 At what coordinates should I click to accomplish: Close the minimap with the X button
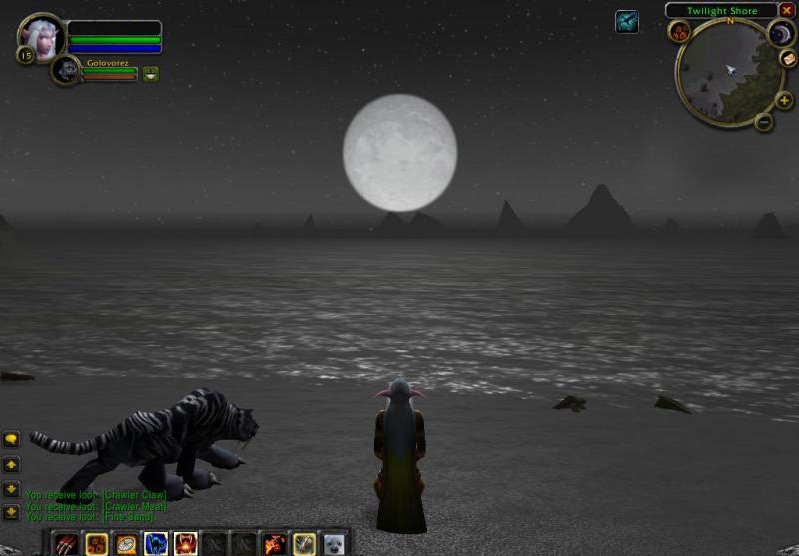[787, 10]
